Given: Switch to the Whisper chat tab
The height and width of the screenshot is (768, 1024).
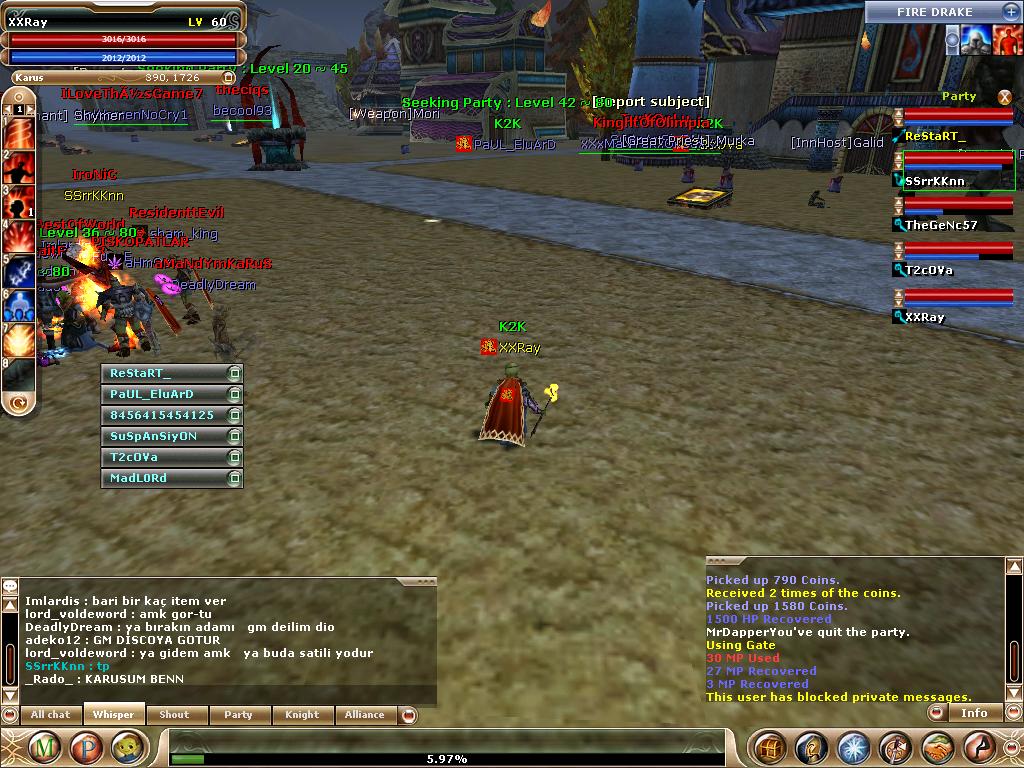Looking at the screenshot, I should pos(113,714).
